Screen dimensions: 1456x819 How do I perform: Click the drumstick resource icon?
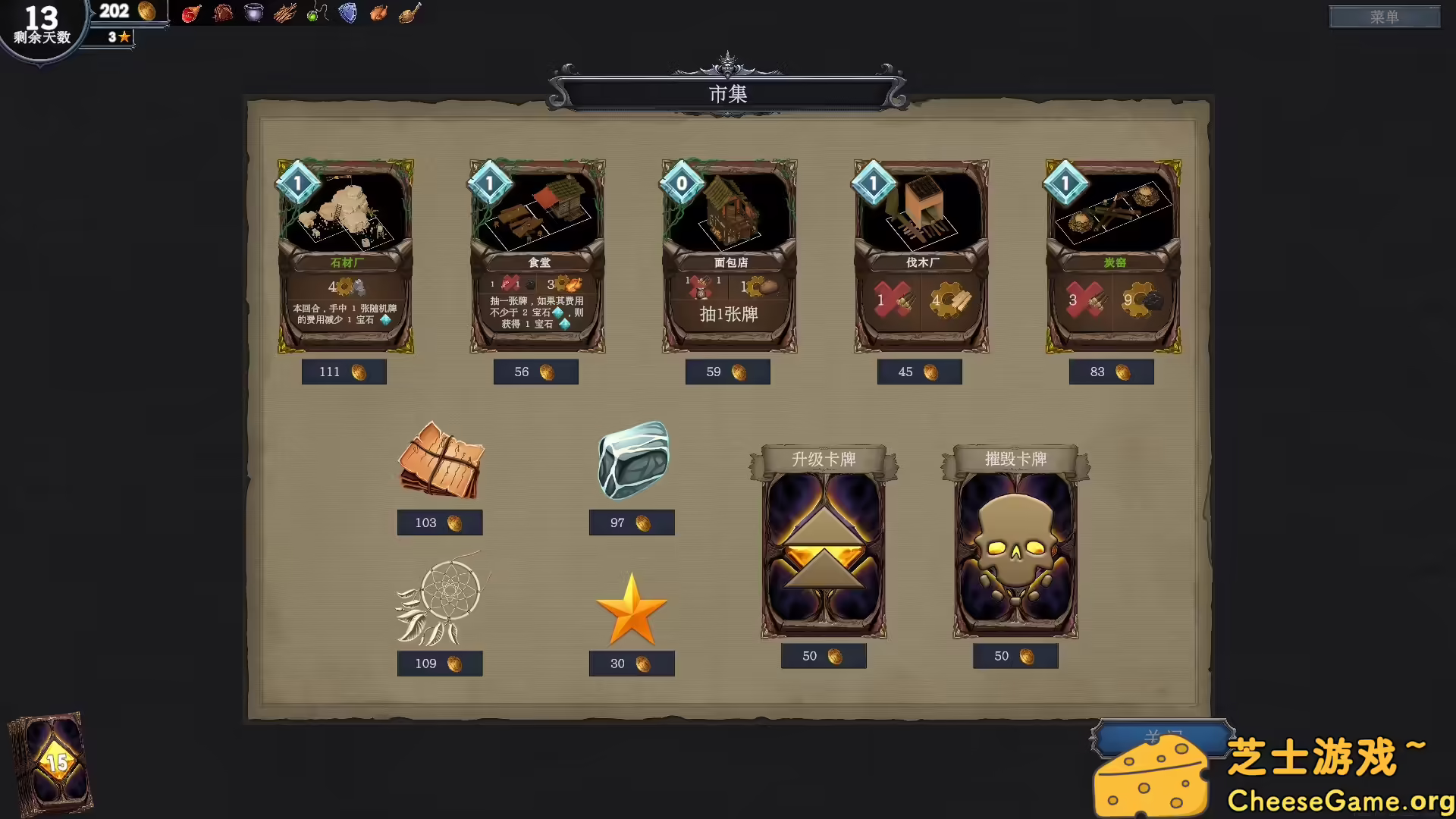[409, 12]
